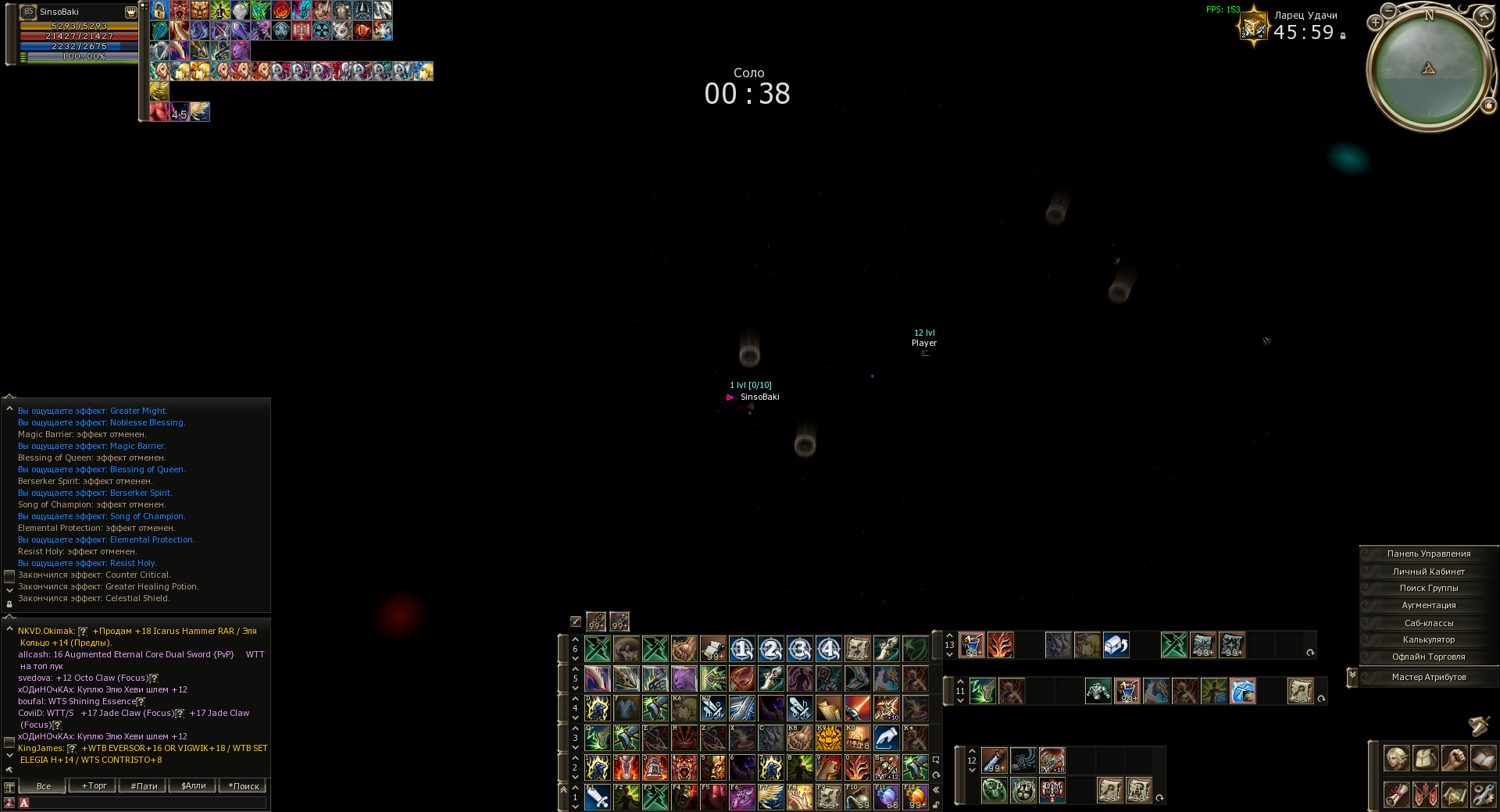
Task: Toggle the crossed-swords checkbox above the hotbar
Action: pyautogui.click(x=574, y=621)
